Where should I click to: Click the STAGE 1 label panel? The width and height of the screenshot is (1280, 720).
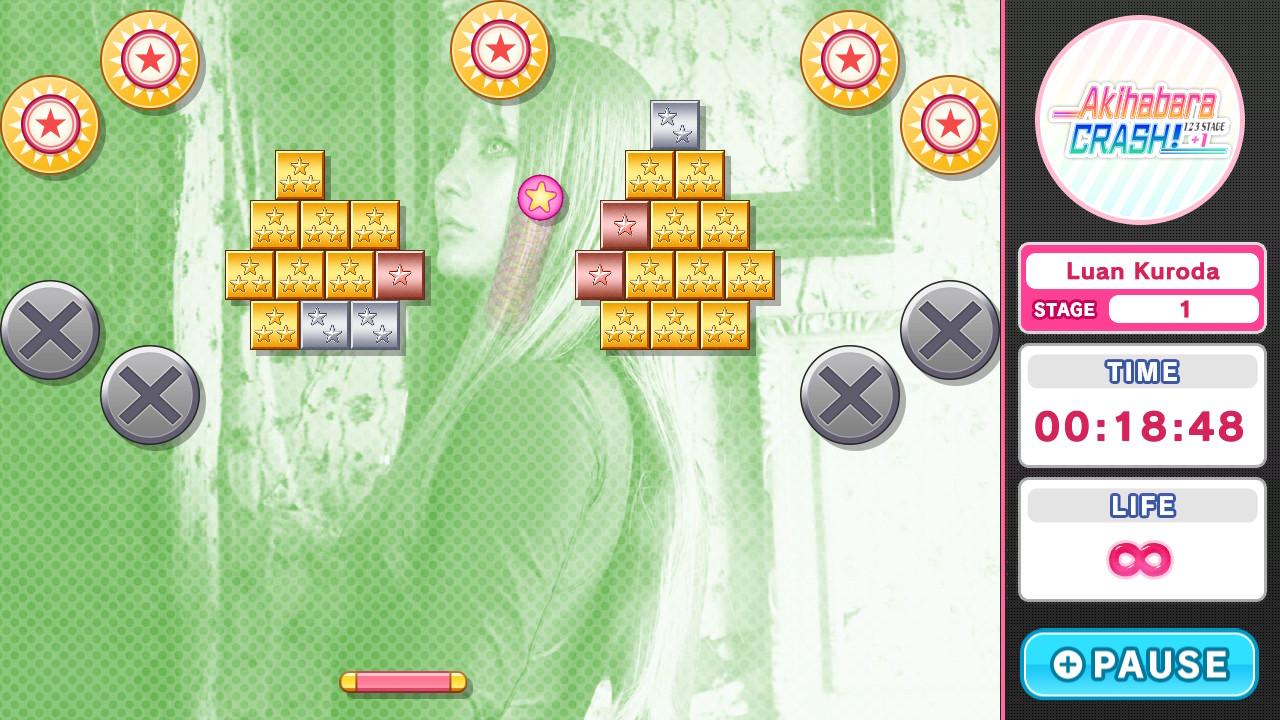[1142, 310]
